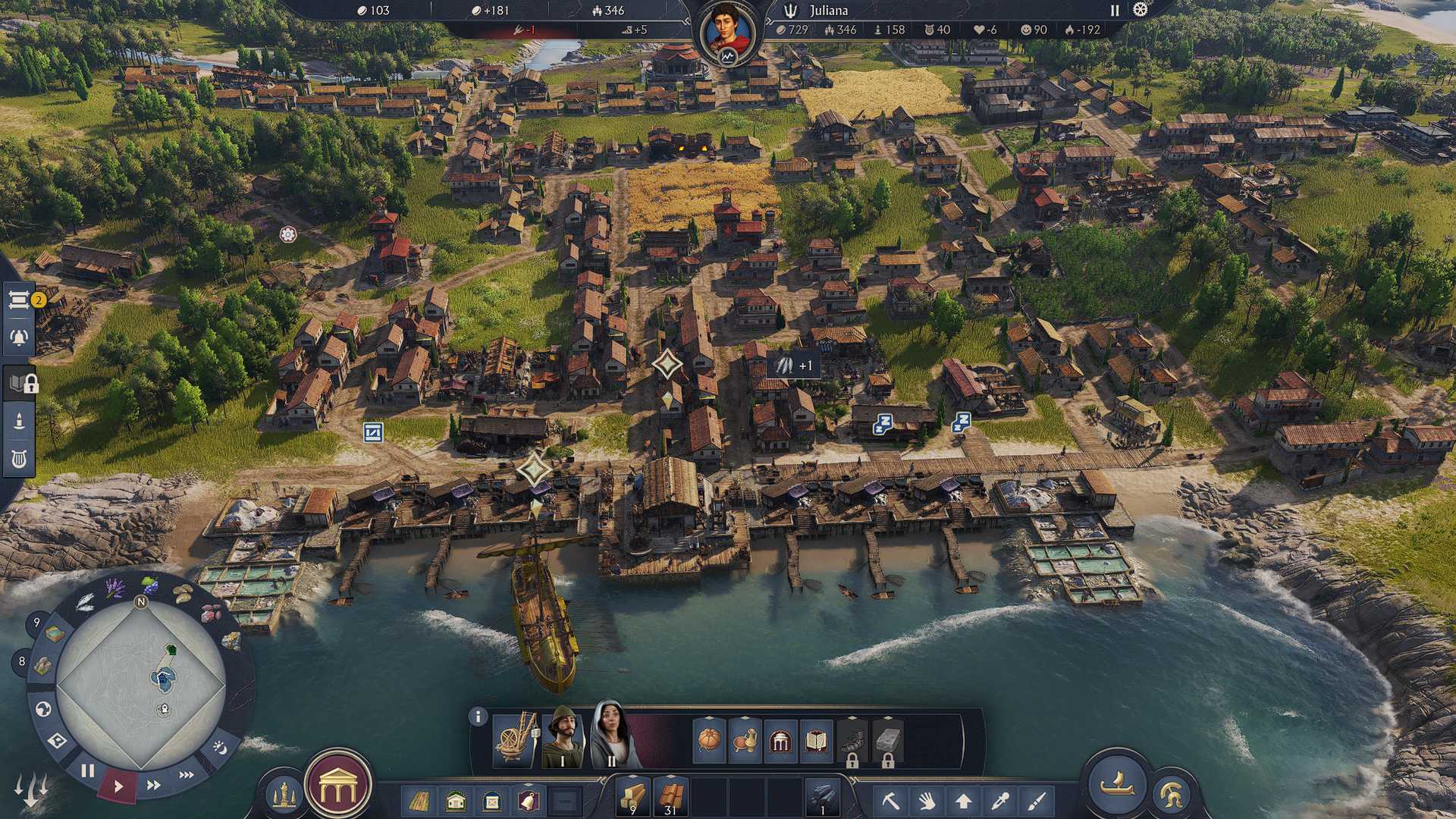
Task: Collapse the chevron above the timber stock icon
Action: click(x=632, y=777)
